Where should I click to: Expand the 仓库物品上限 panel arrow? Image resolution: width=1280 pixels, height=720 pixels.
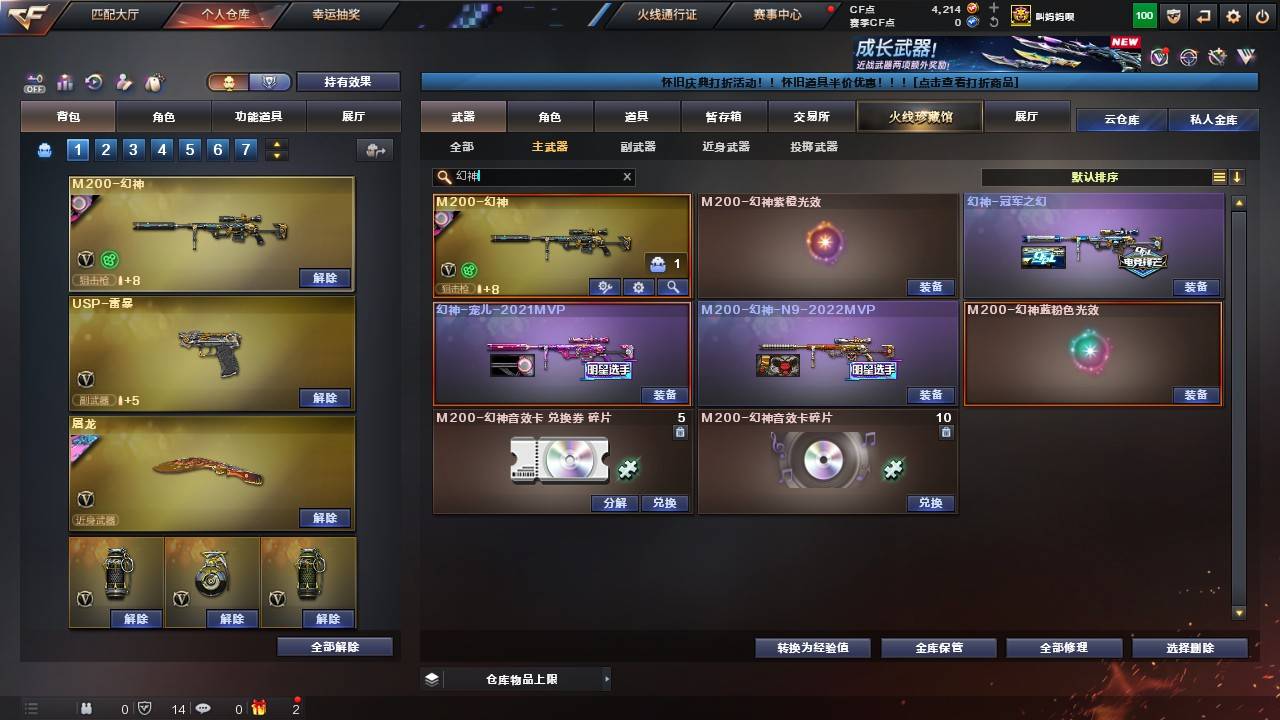(x=605, y=677)
